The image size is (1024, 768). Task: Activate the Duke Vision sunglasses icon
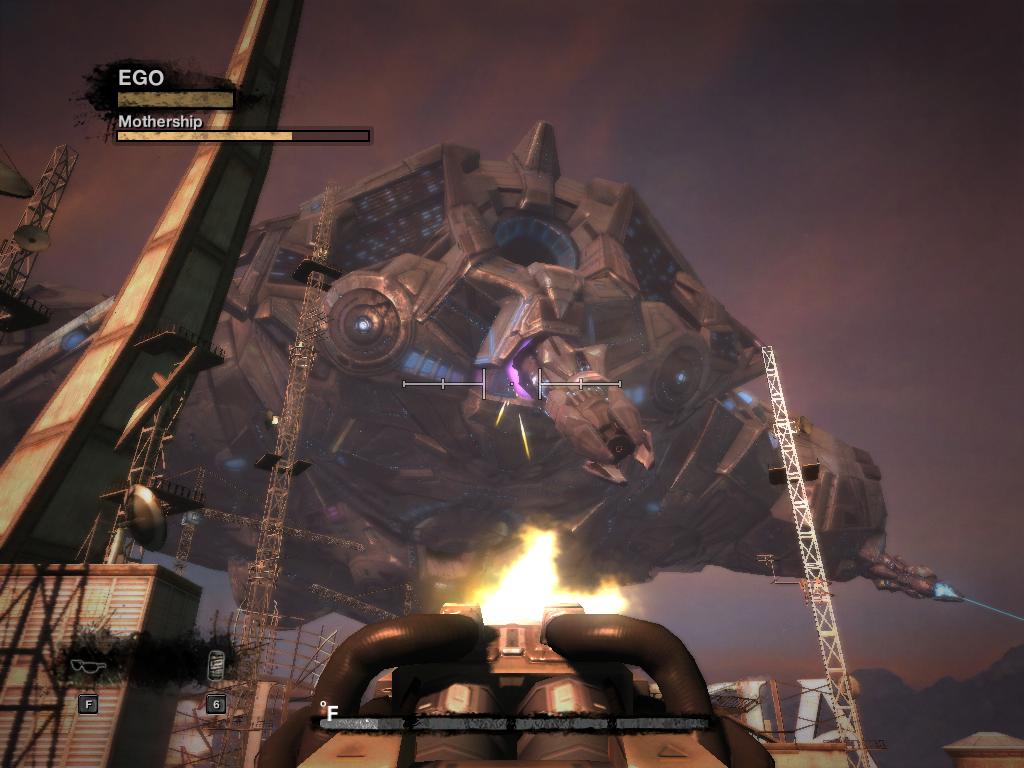tap(87, 667)
